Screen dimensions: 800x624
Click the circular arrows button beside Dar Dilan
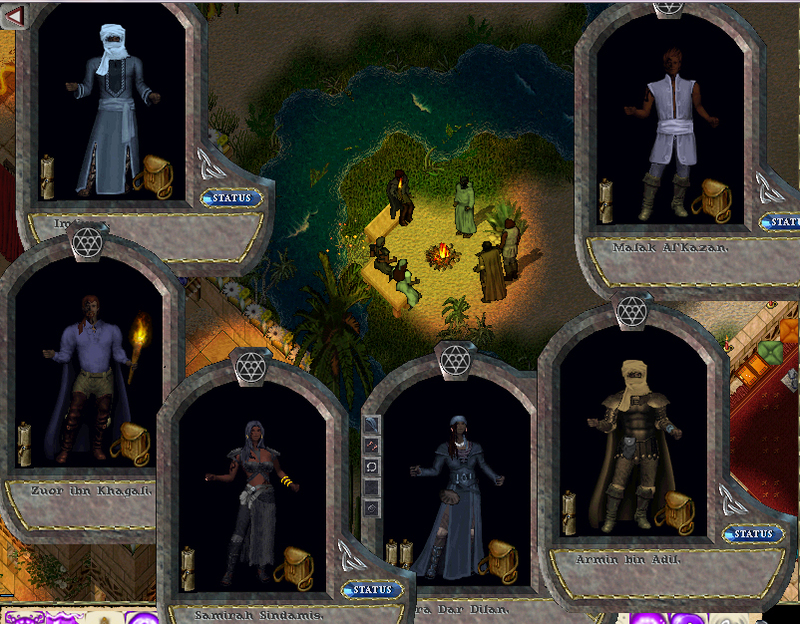[372, 467]
